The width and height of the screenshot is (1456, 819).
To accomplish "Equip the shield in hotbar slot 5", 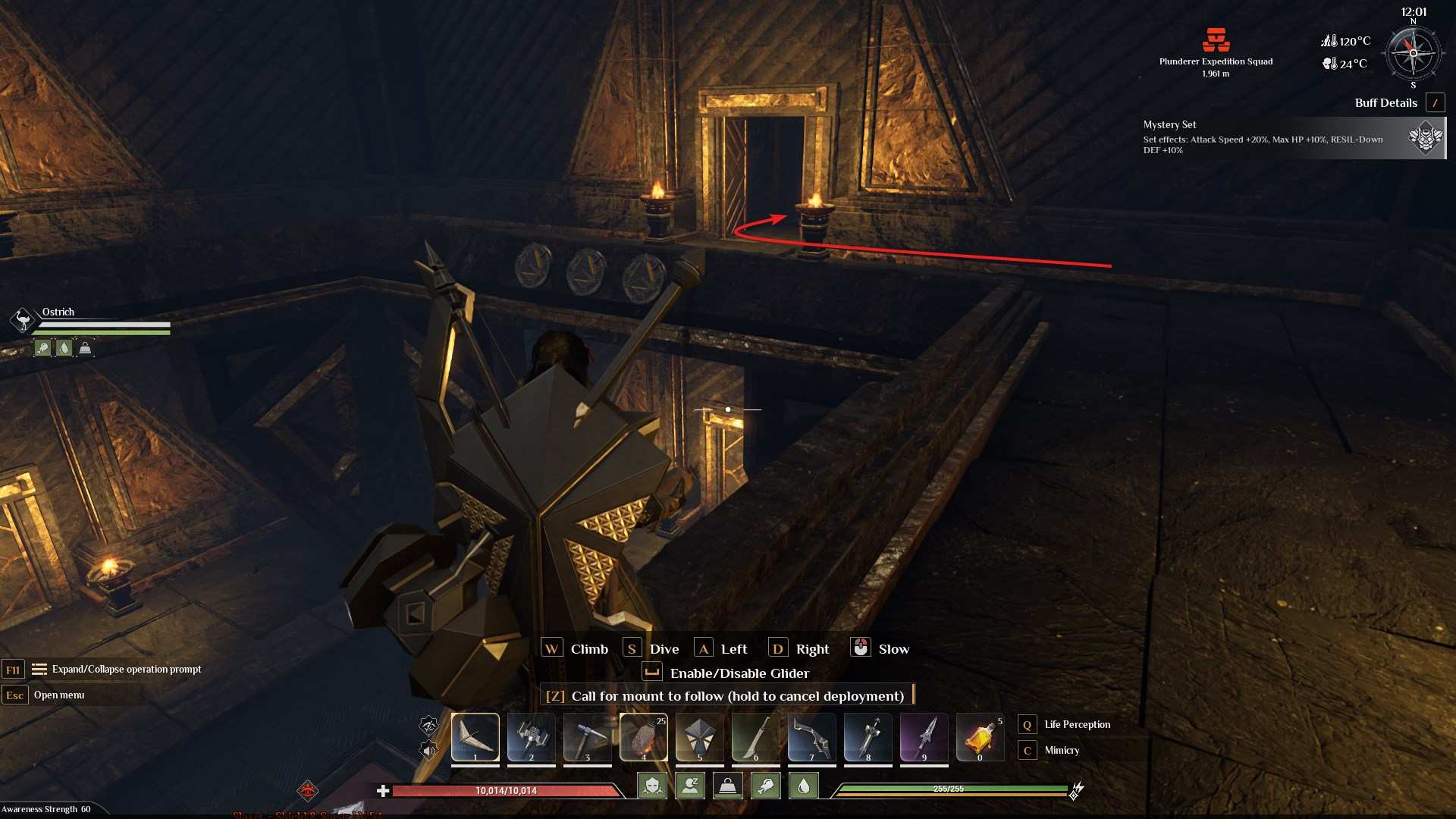I will pyautogui.click(x=700, y=736).
